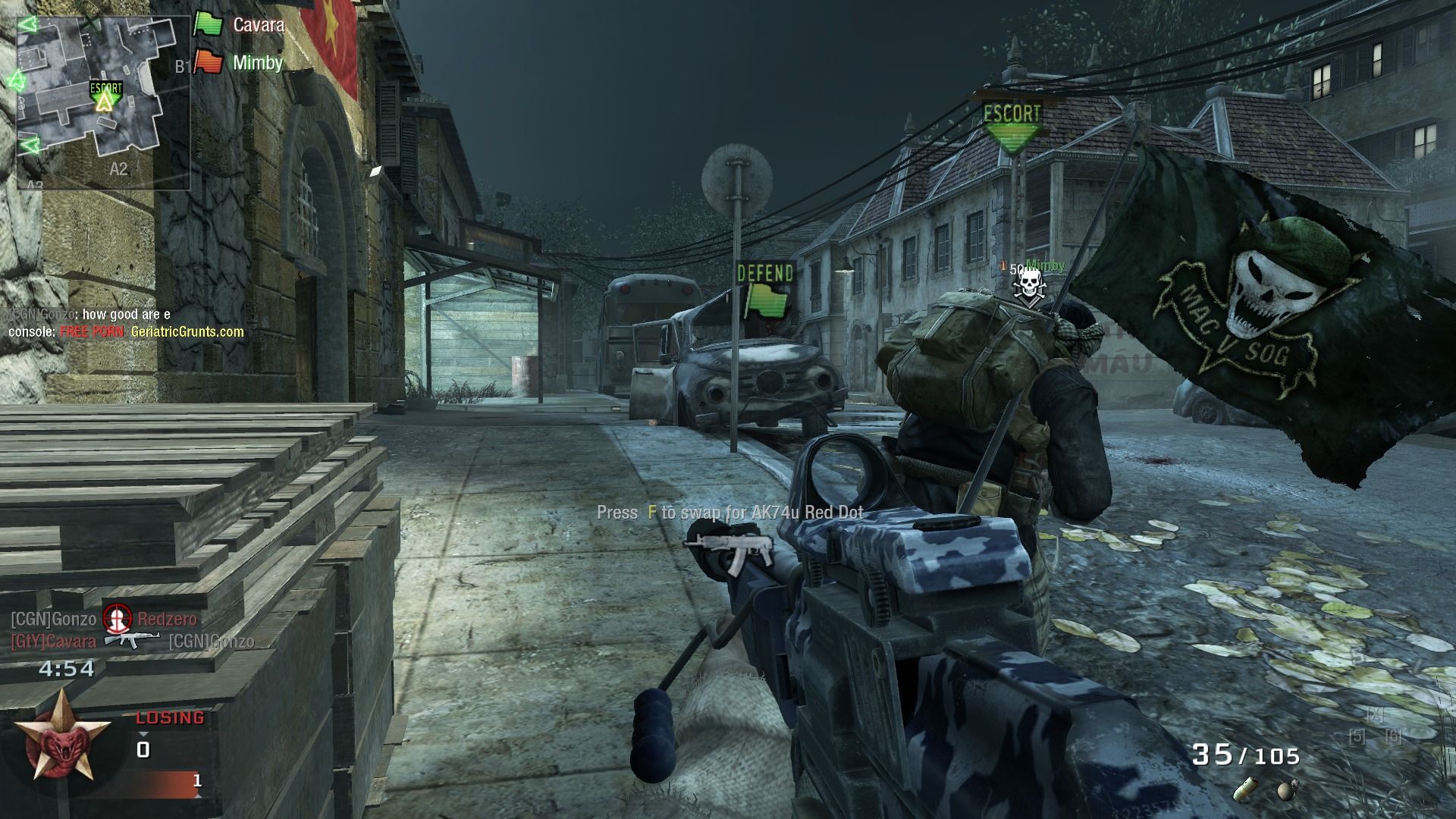Image resolution: width=1456 pixels, height=819 pixels.
Task: Open the GeriatricGrunts.com link in chat
Action: coord(187,331)
